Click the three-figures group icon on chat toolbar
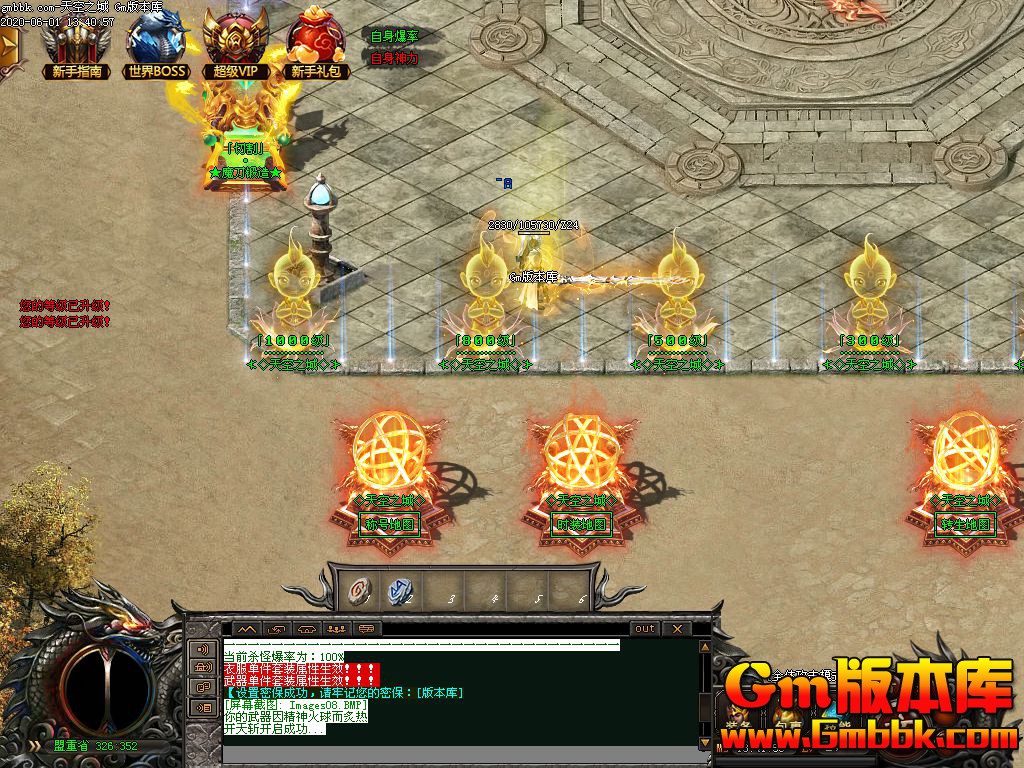 pyautogui.click(x=337, y=629)
